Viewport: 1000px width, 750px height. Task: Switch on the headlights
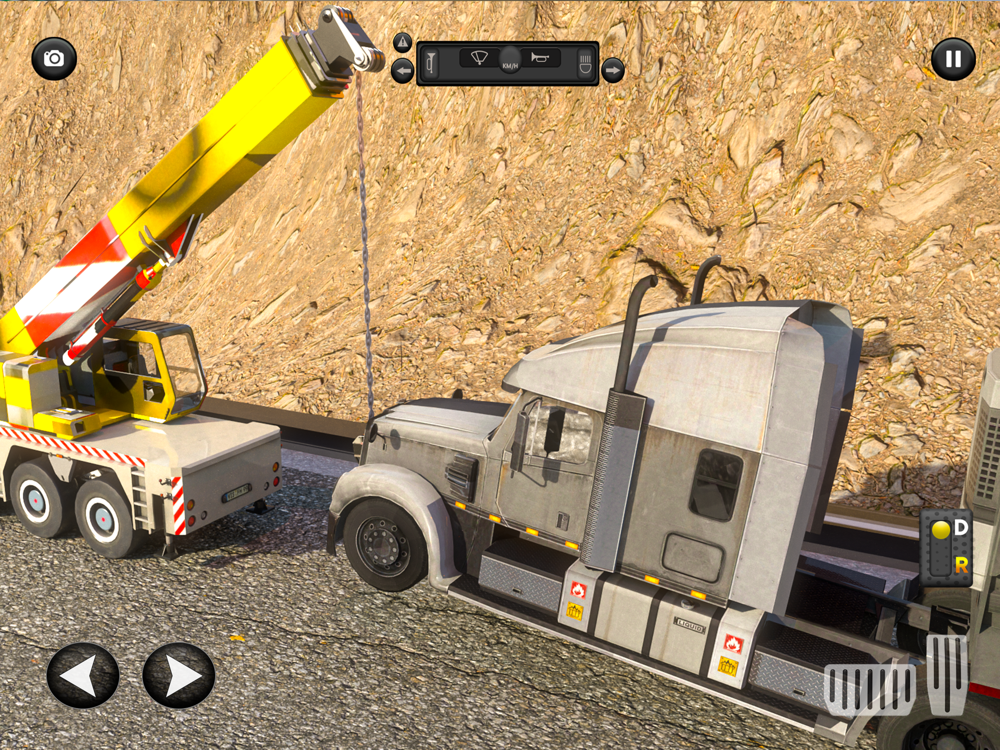[585, 64]
